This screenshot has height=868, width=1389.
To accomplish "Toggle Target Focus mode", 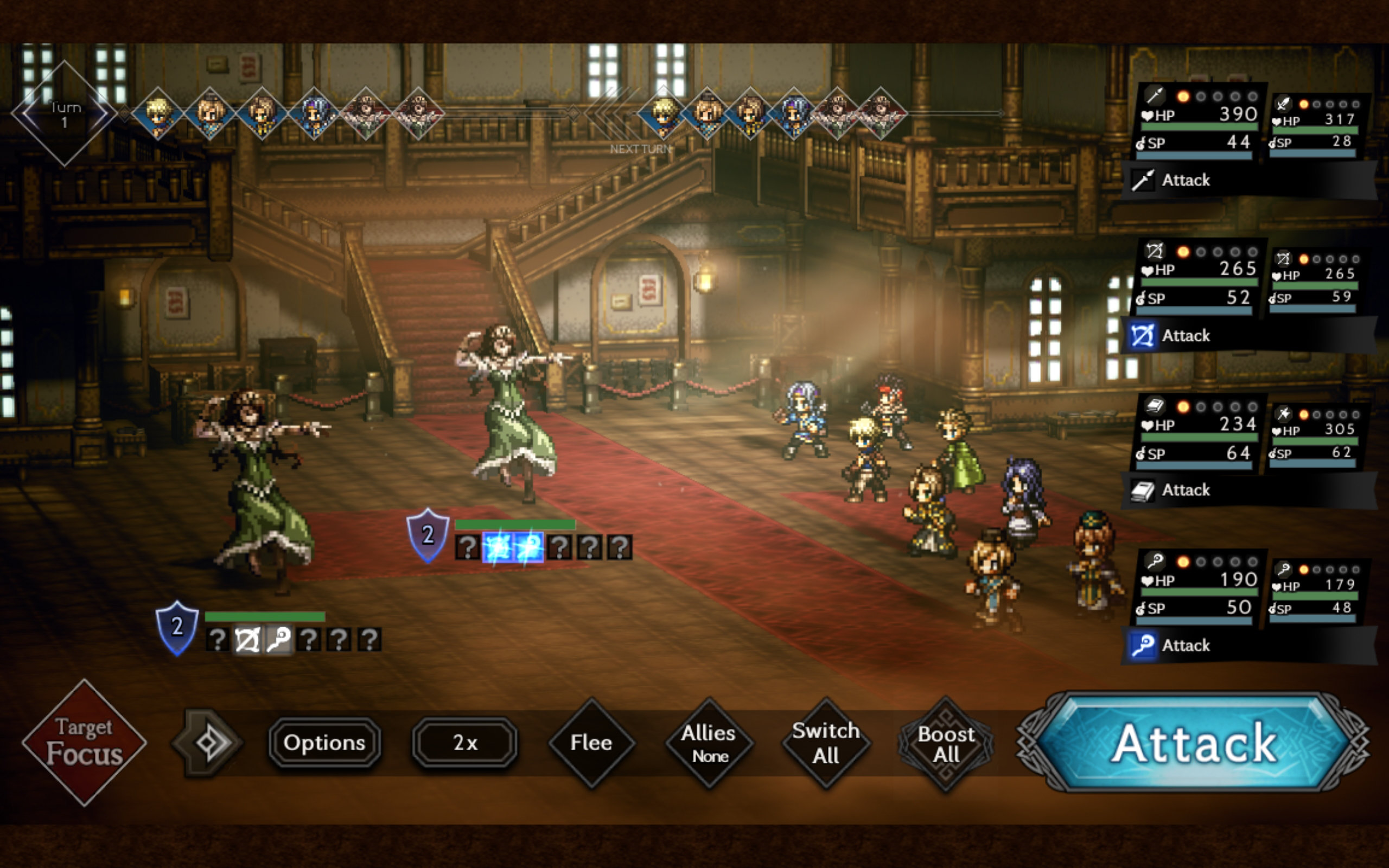I will click(x=85, y=742).
